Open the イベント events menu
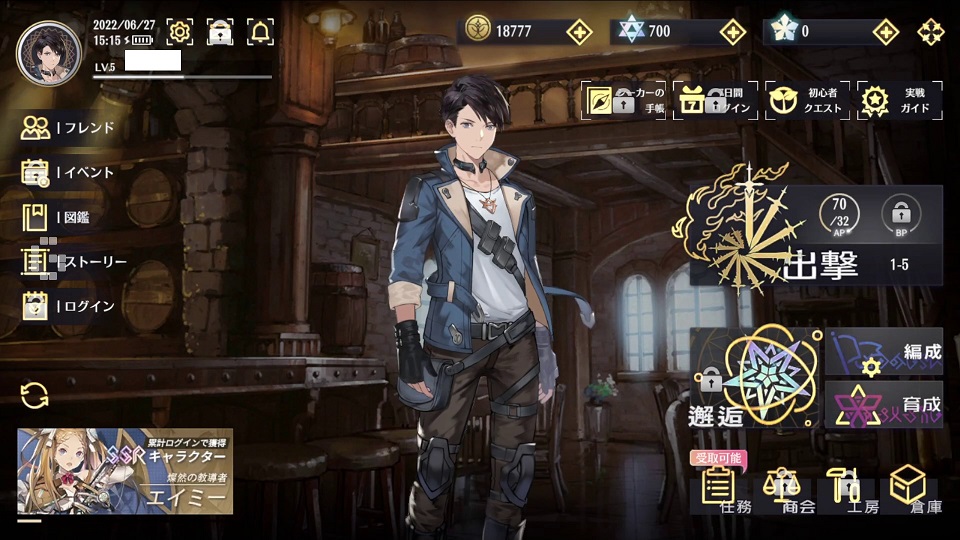Screen dimensions: 960x540 click(68, 172)
